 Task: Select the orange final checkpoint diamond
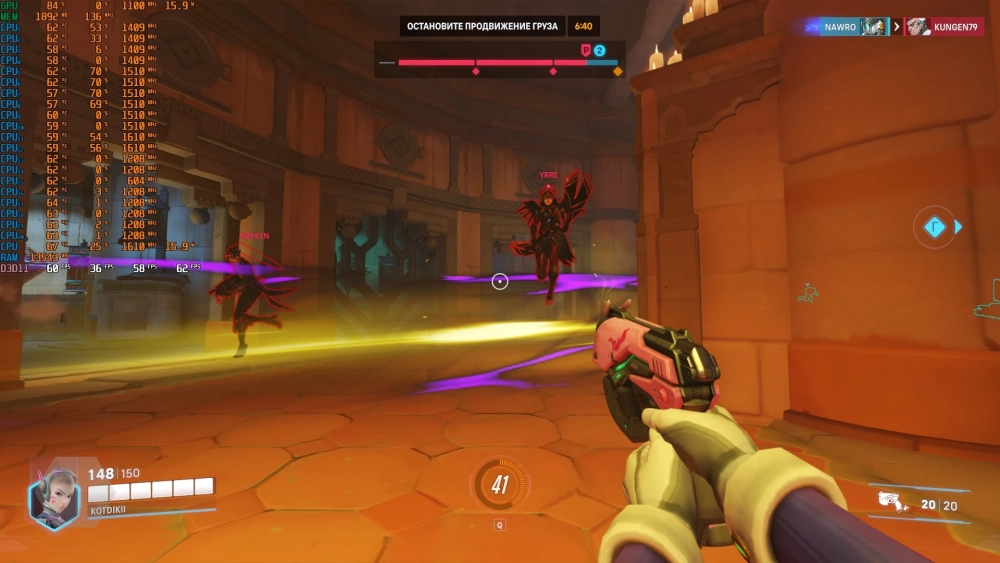617,72
